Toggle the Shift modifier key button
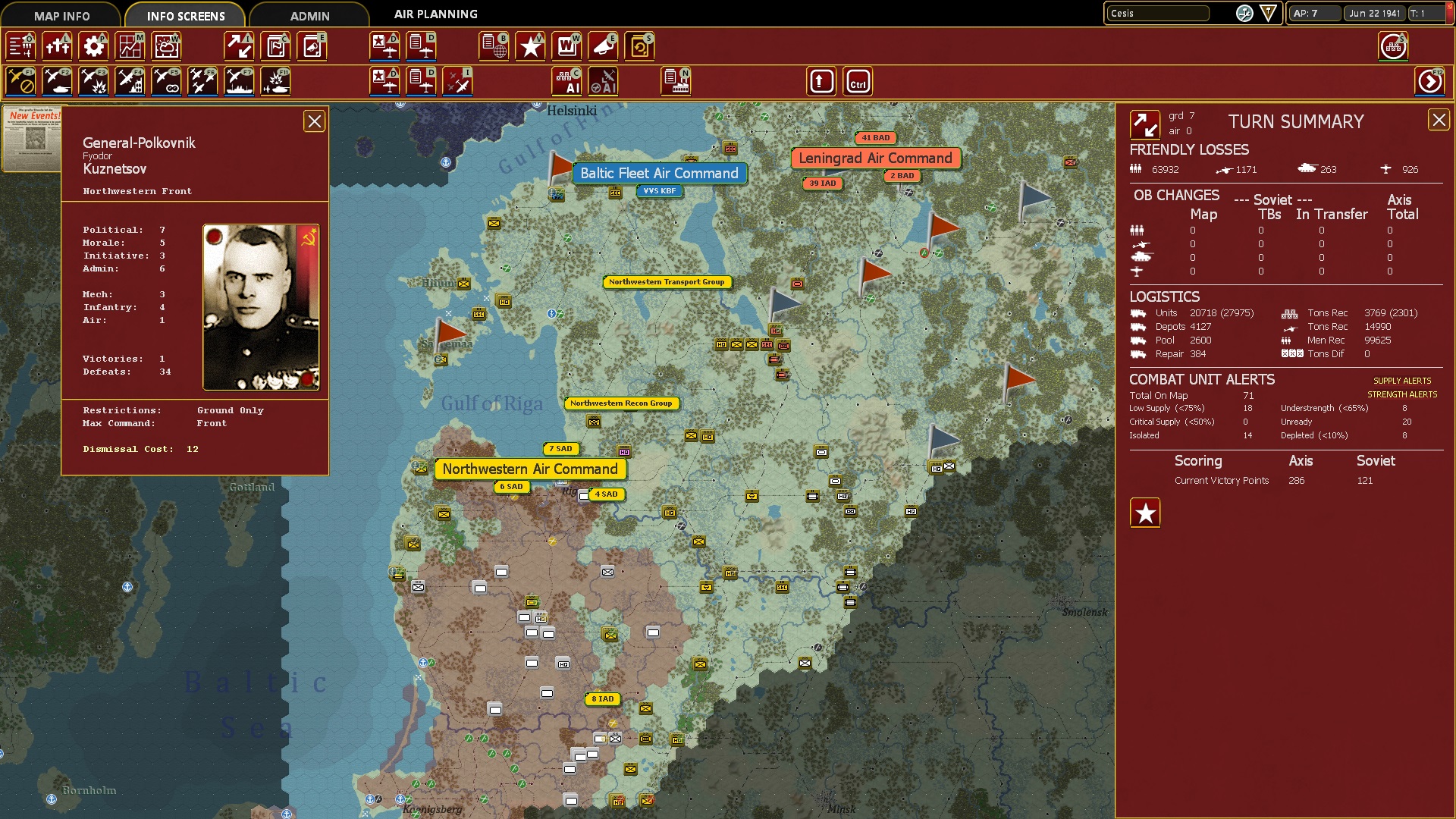Image resolution: width=1456 pixels, height=819 pixels. click(x=821, y=81)
